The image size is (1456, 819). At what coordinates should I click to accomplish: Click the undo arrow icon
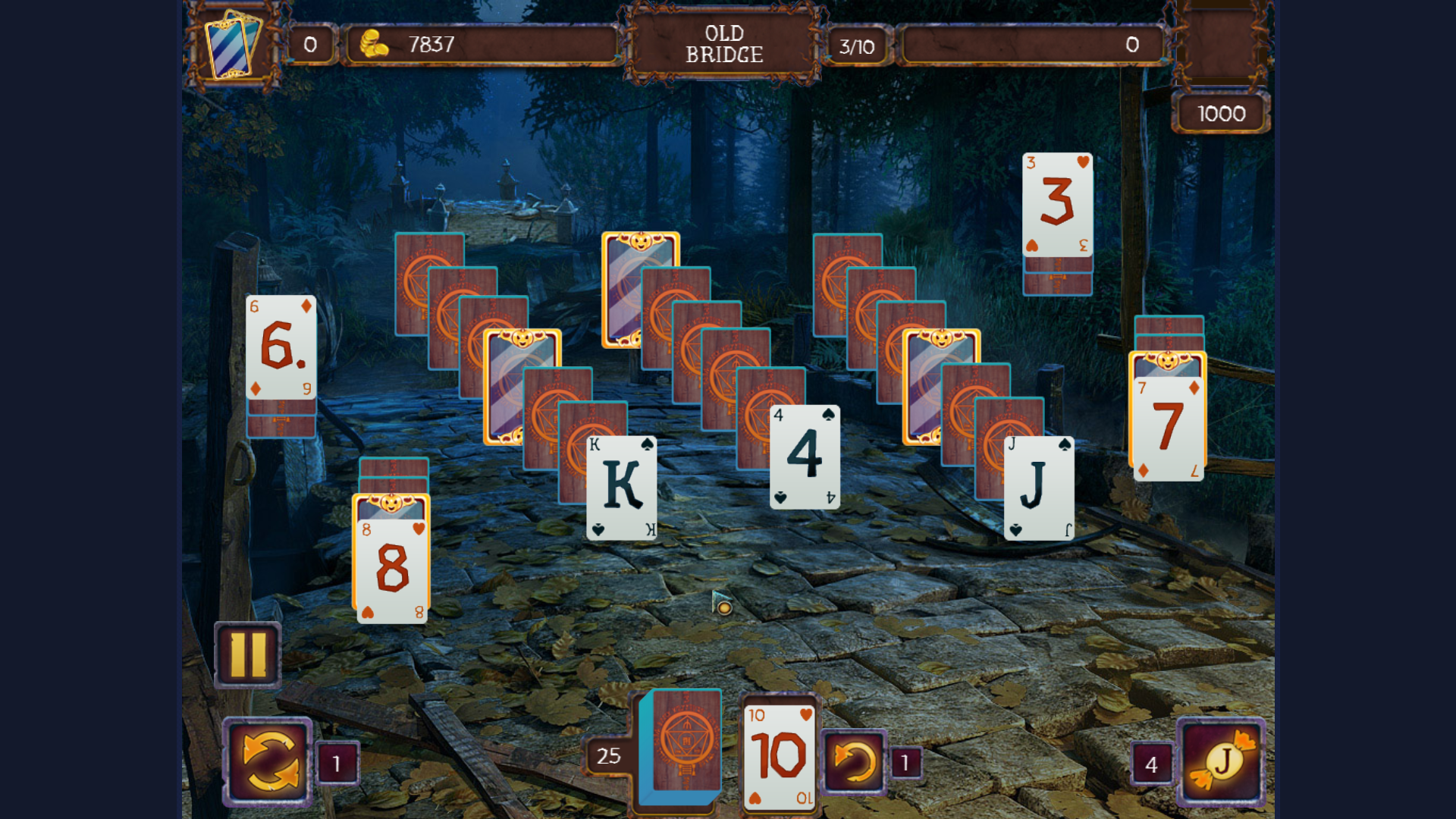tap(852, 758)
